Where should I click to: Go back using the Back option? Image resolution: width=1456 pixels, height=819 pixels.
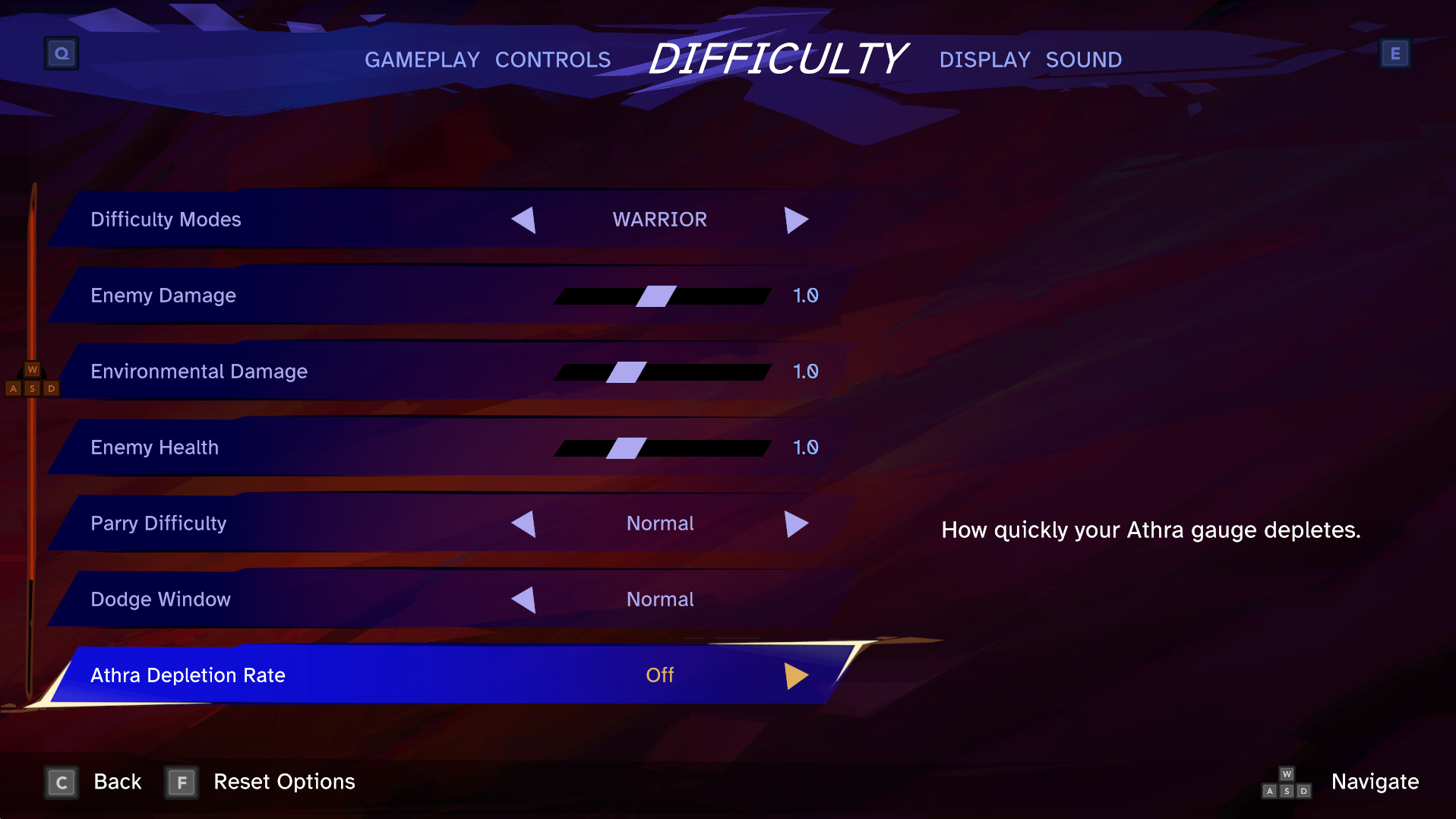point(117,782)
